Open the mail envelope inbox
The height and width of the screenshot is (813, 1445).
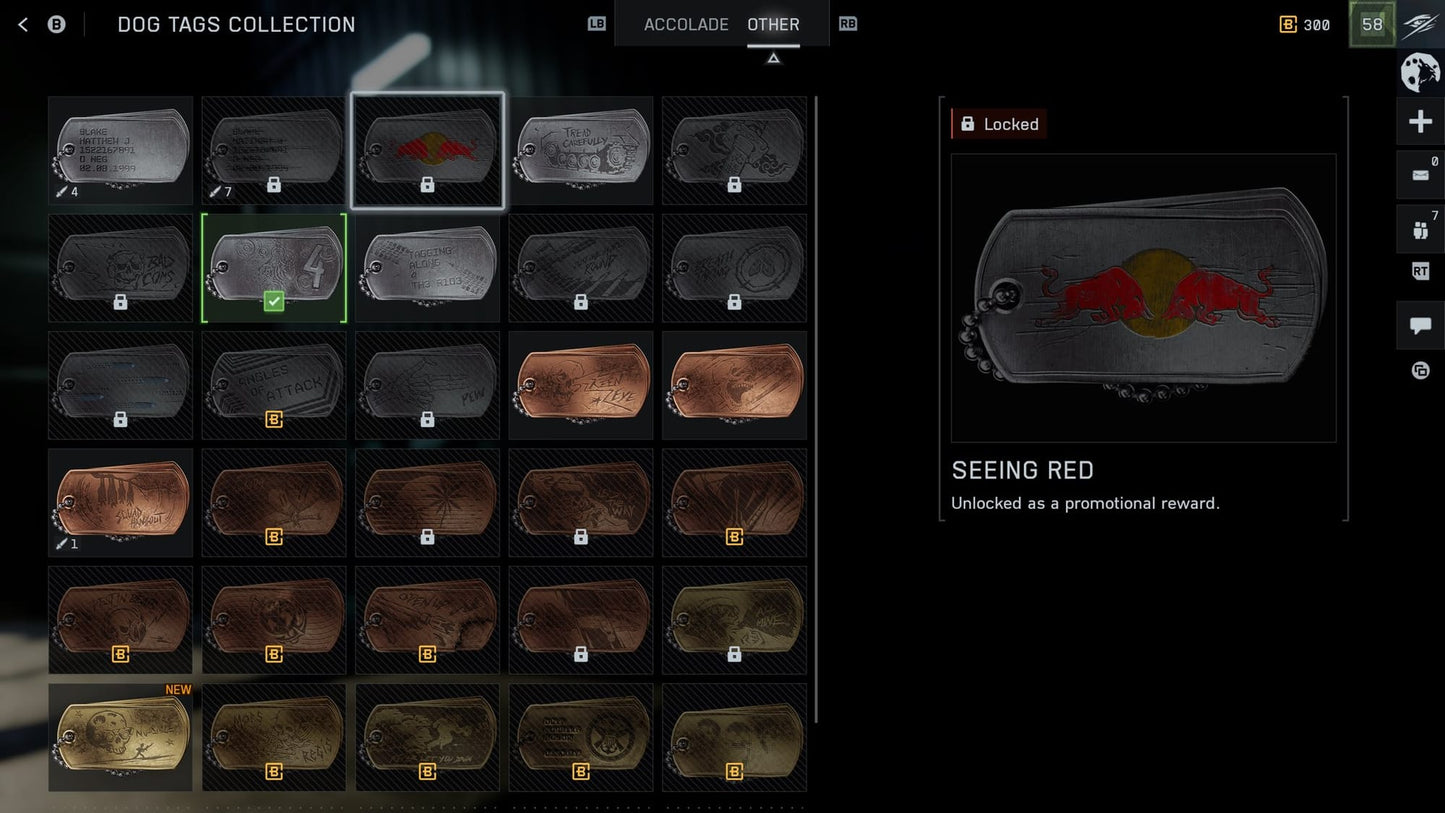coord(1420,175)
